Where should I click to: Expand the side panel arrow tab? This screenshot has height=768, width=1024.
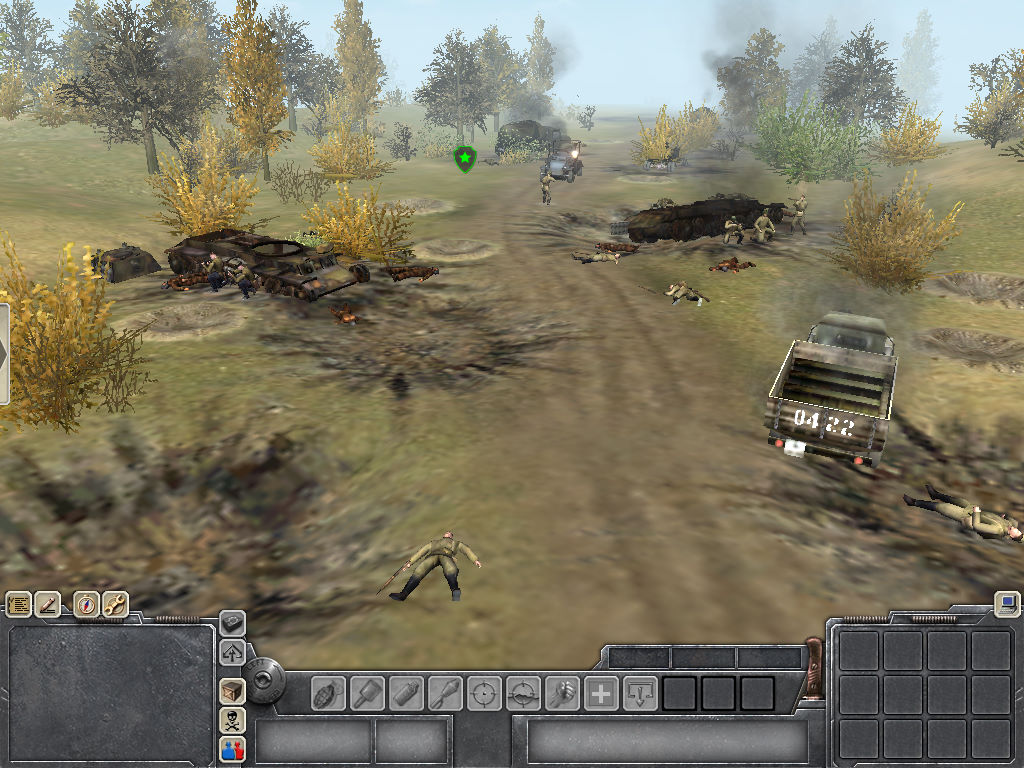point(4,354)
